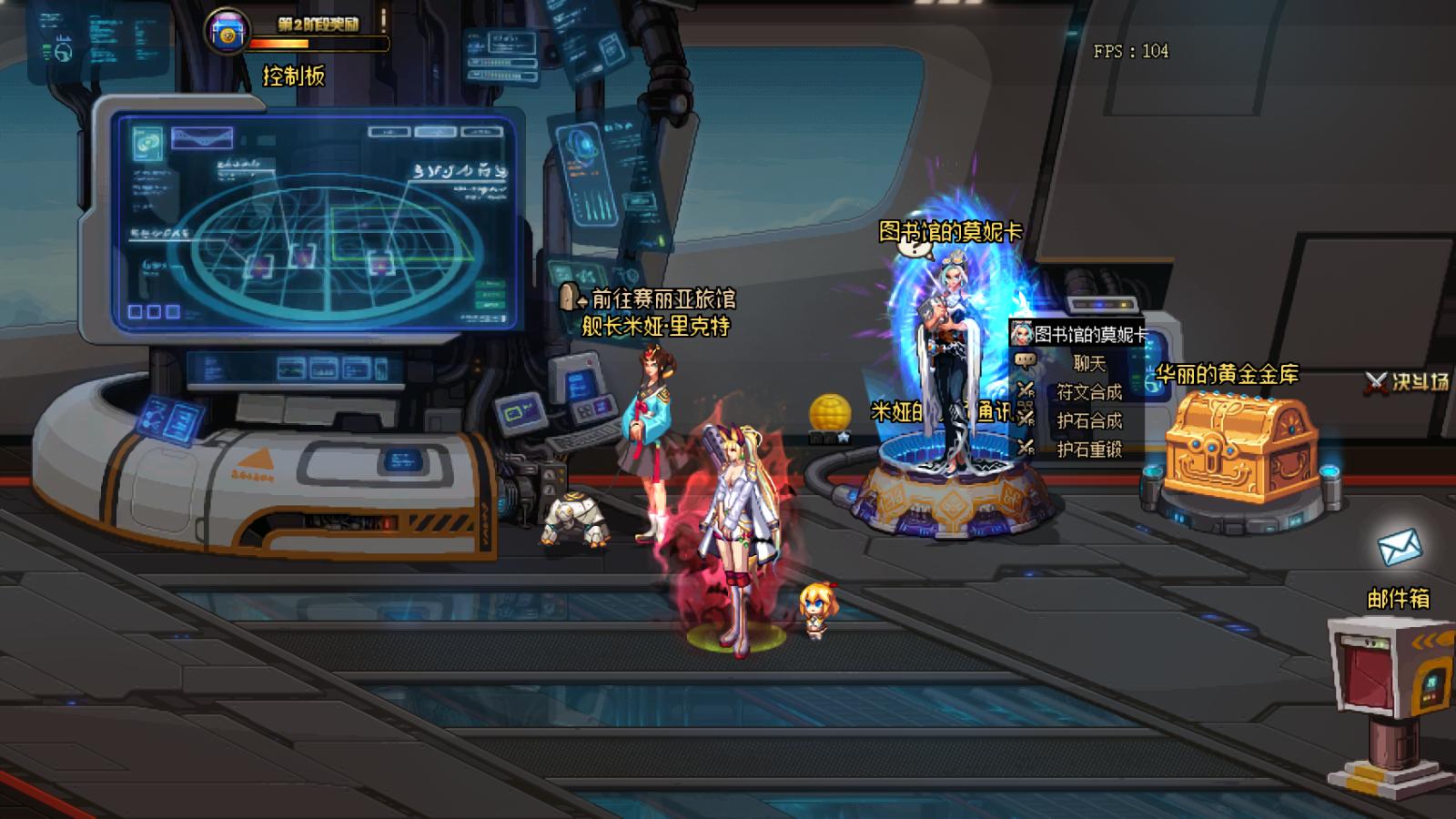Image resolution: width=1456 pixels, height=819 pixels.
Task: Open 护石合成 from the NPC menu
Action: click(x=1088, y=420)
